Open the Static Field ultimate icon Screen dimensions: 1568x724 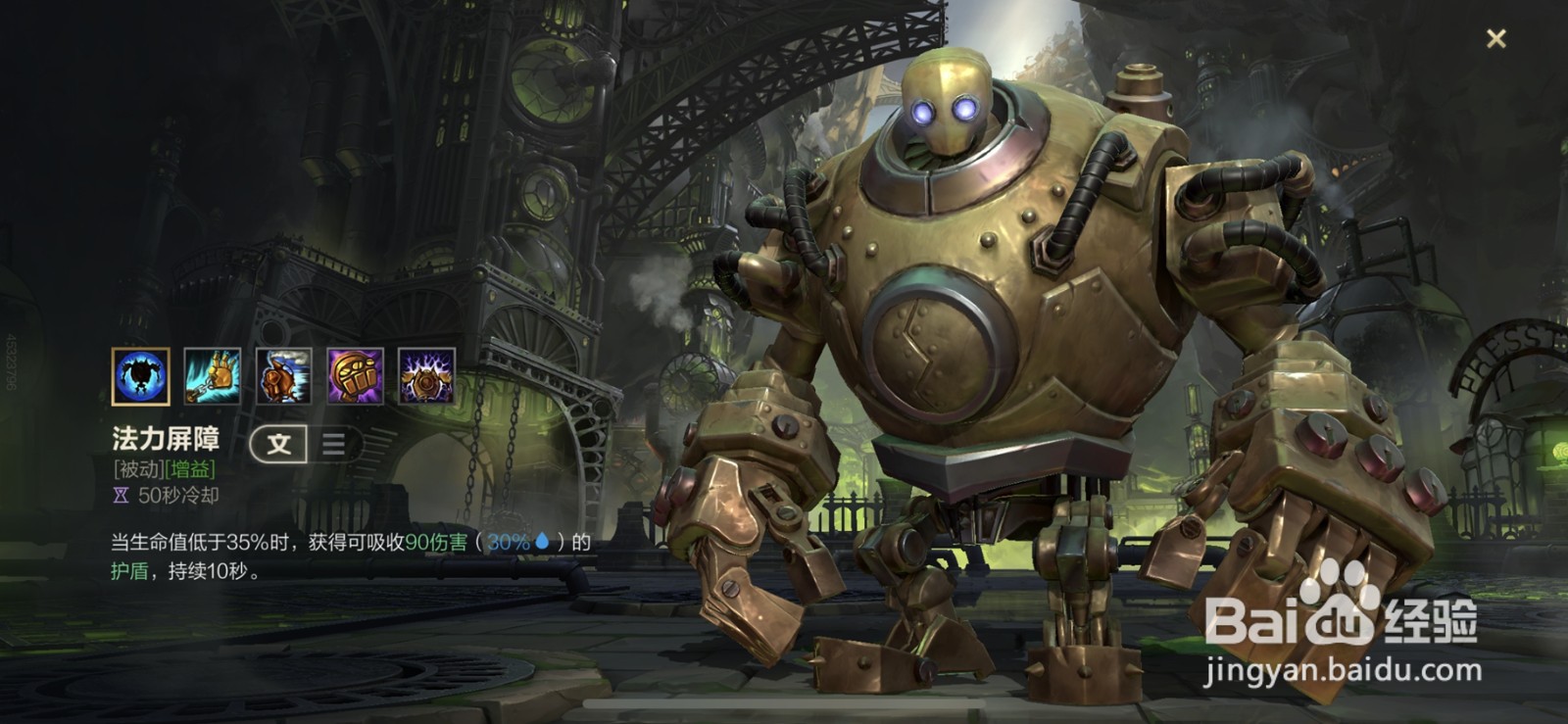(x=426, y=376)
